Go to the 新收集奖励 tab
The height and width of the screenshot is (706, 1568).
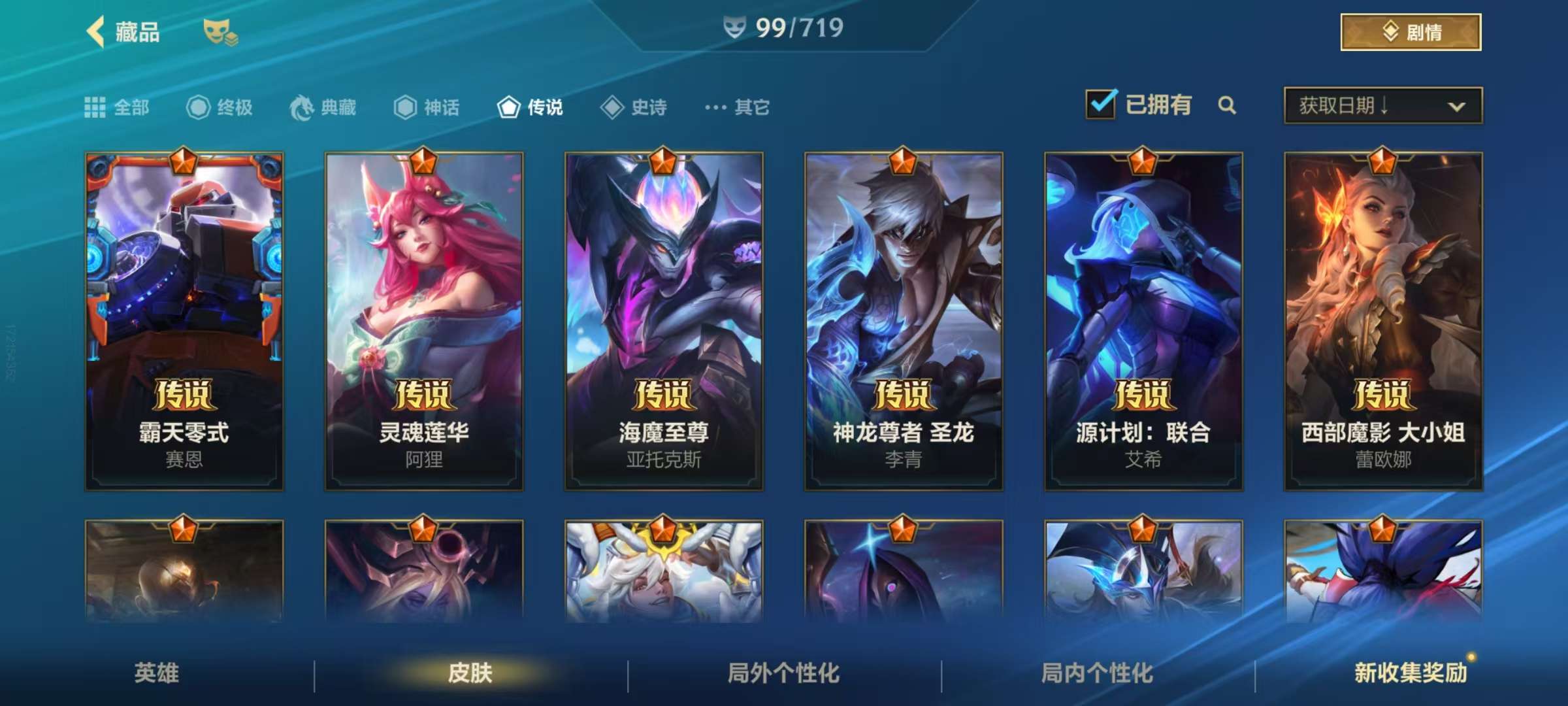(1411, 673)
